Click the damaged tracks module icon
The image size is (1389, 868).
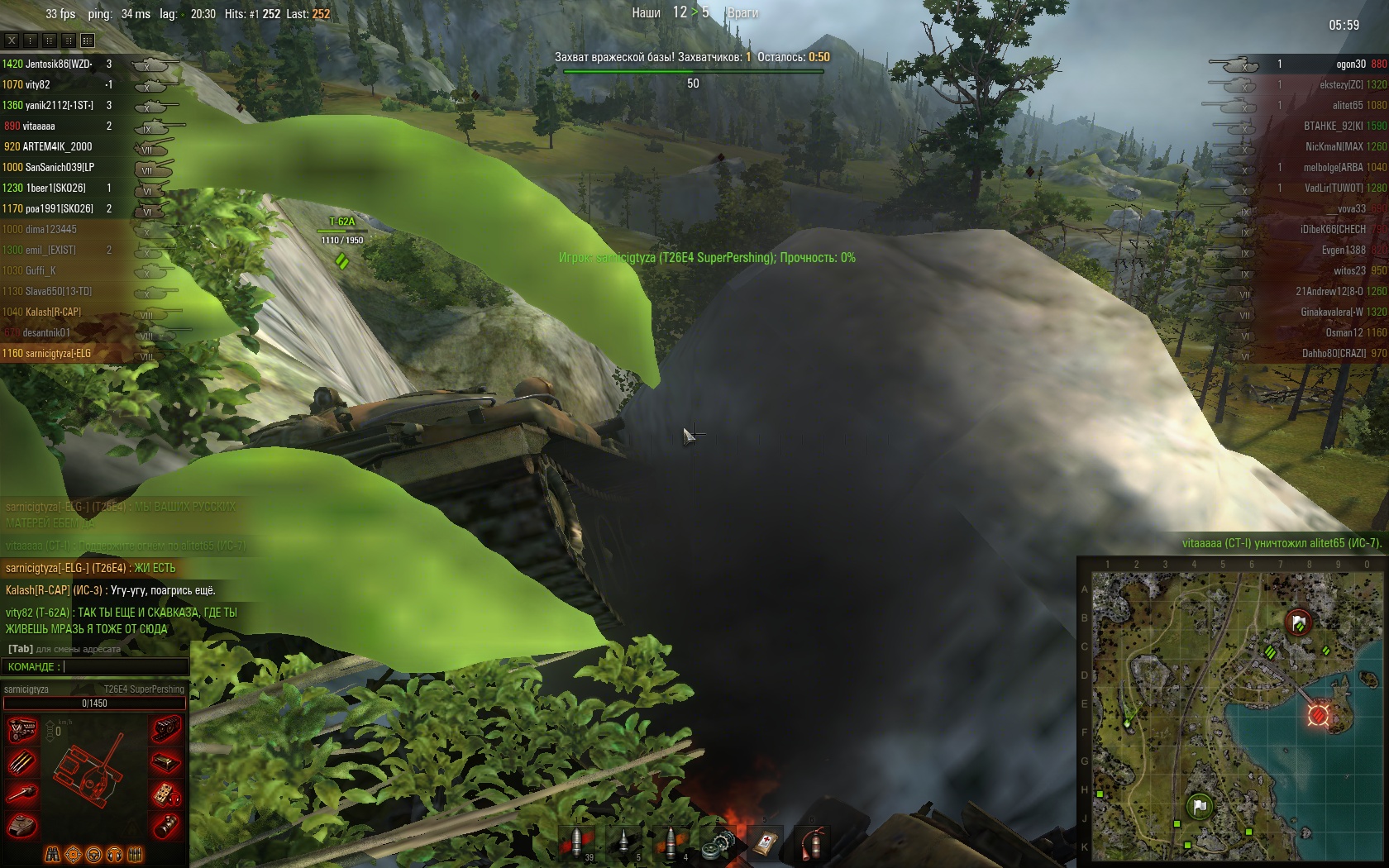[x=167, y=731]
